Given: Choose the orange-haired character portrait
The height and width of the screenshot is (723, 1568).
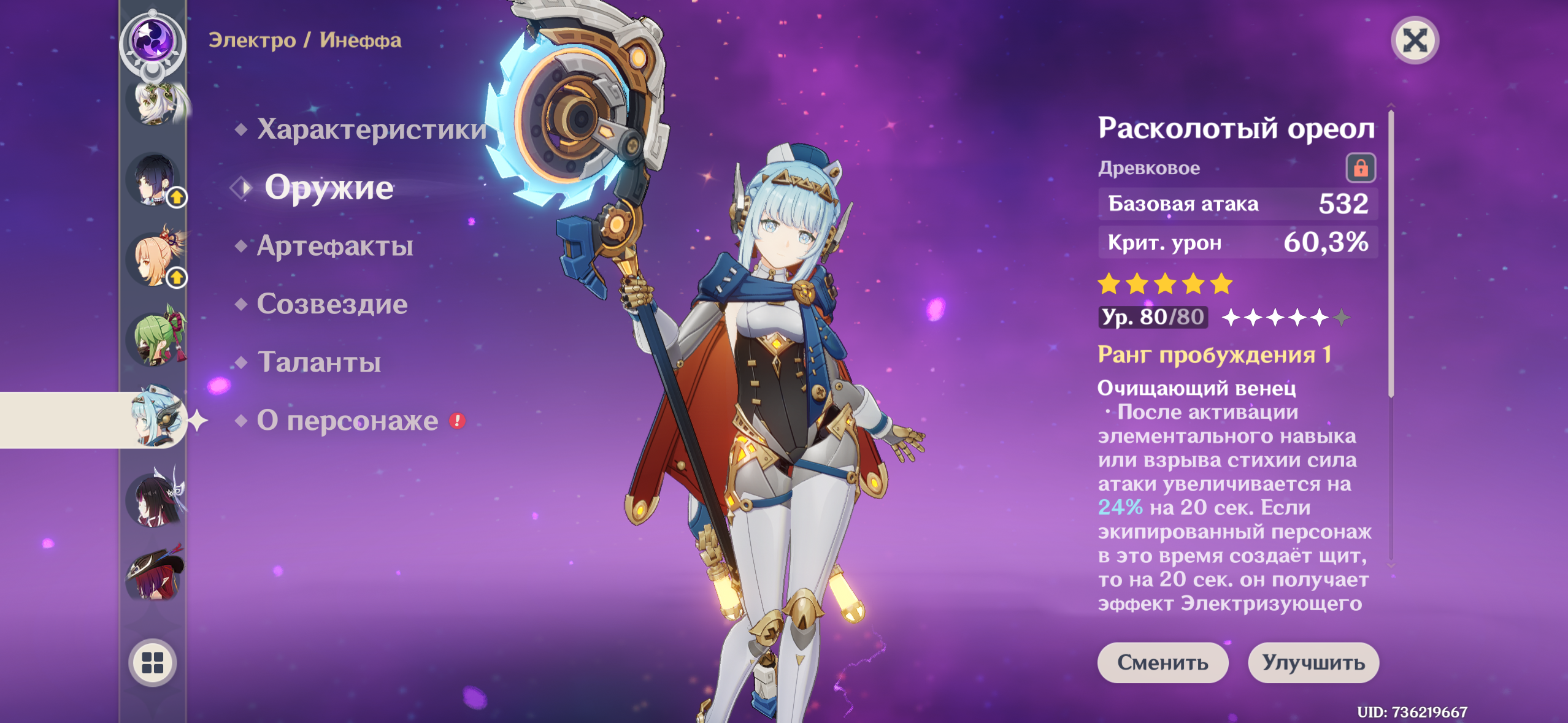Looking at the screenshot, I should (x=153, y=259).
